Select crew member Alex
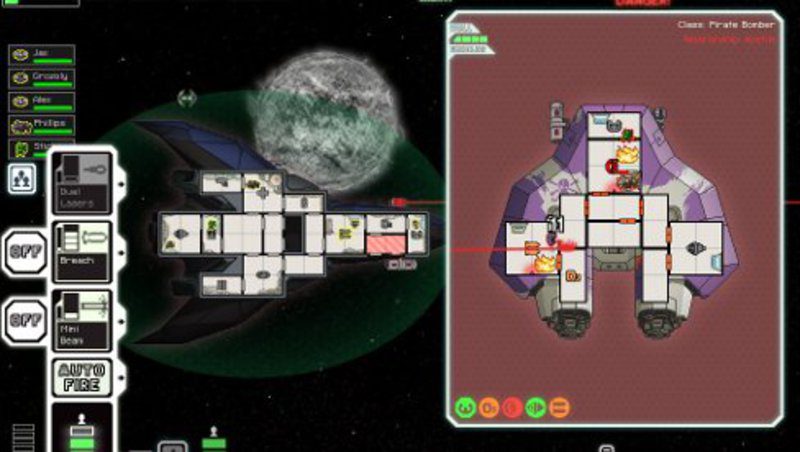This screenshot has width=800, height=452. [42, 101]
